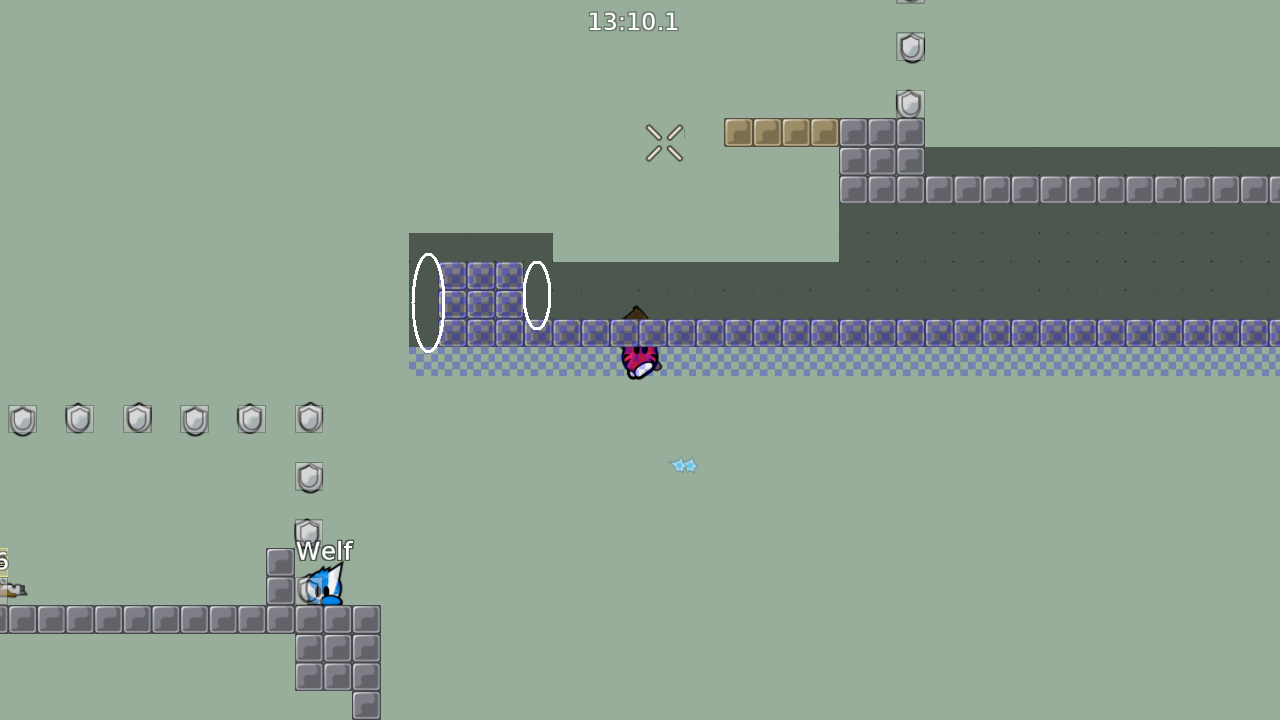1280x720 pixels.
Task: Grab the shotgun pickup at the left edge
Action: 14,590
